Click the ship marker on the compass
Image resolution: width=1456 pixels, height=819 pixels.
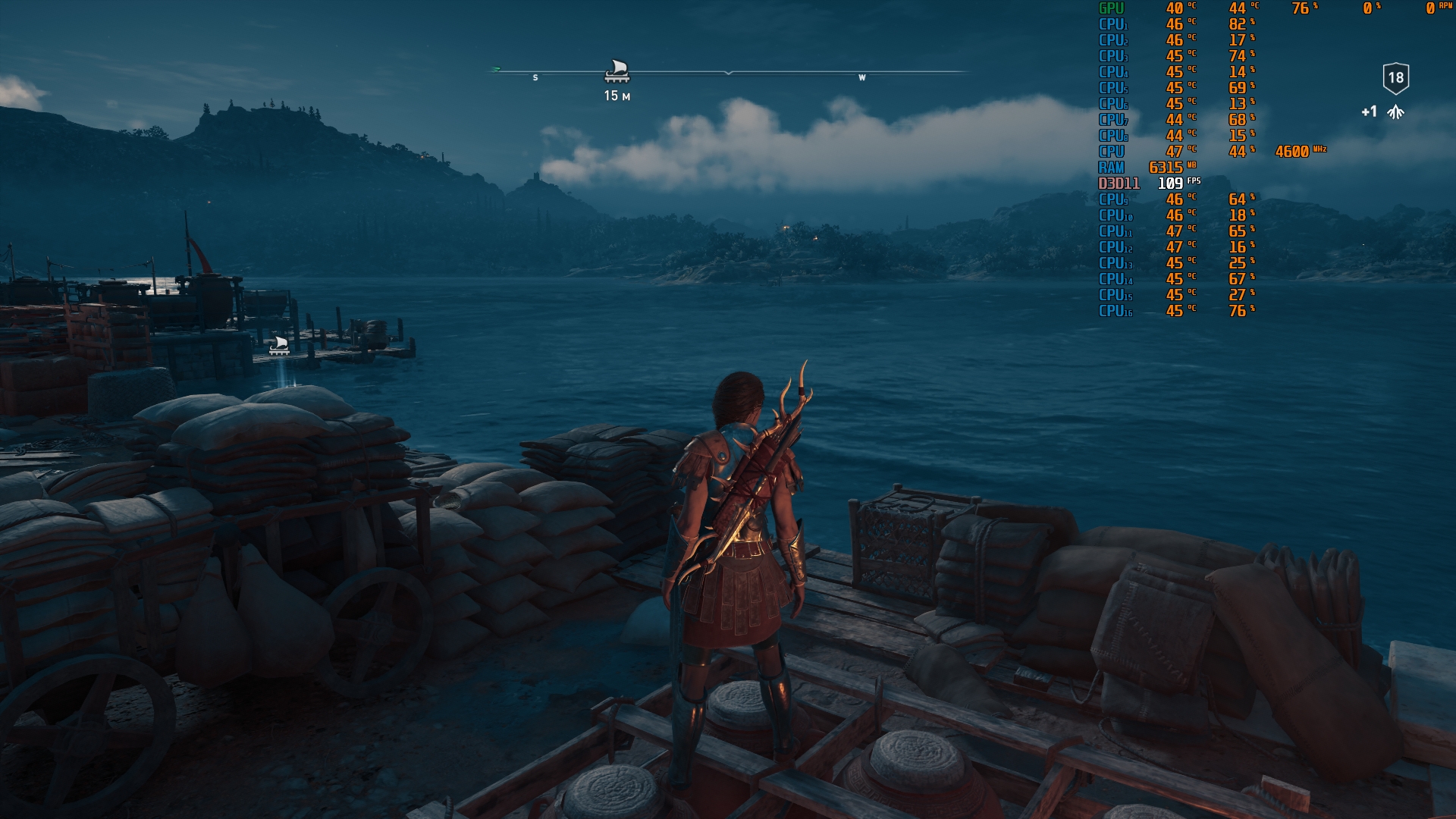pos(617,71)
